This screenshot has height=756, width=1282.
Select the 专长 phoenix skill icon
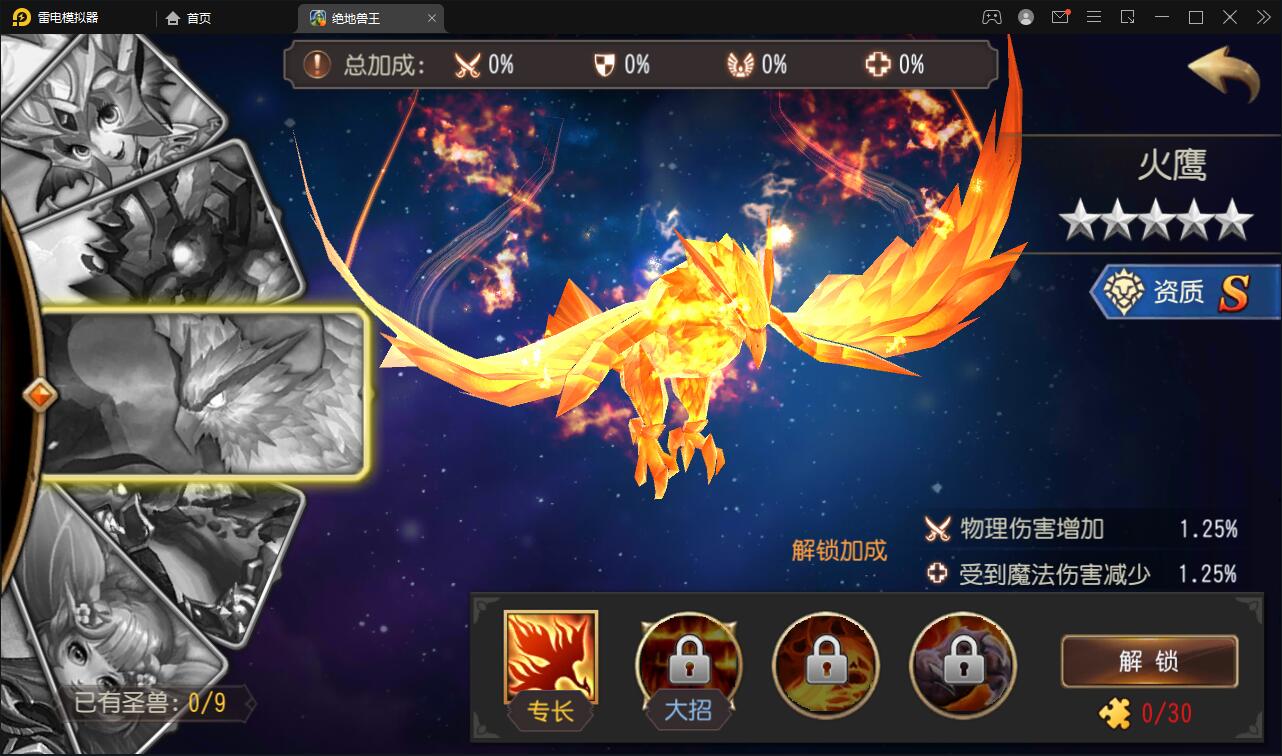tap(549, 663)
